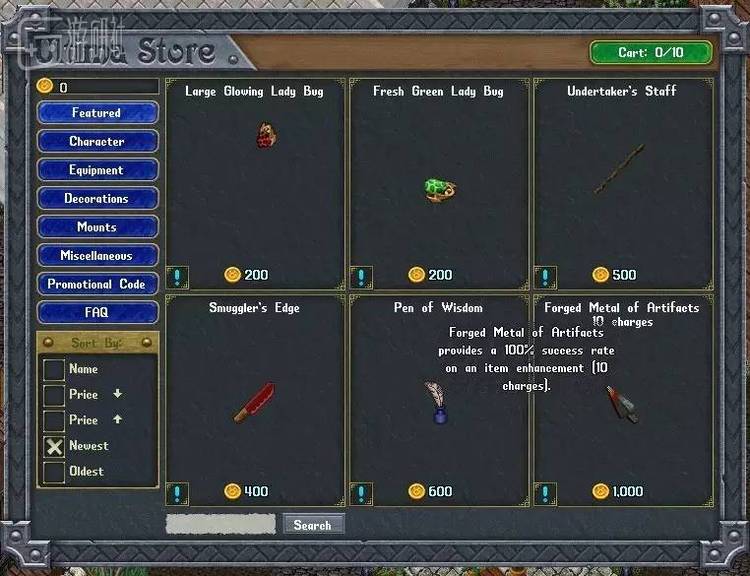Show info for Fresh Green Lady Bug
This screenshot has height=576, width=750.
(x=362, y=276)
